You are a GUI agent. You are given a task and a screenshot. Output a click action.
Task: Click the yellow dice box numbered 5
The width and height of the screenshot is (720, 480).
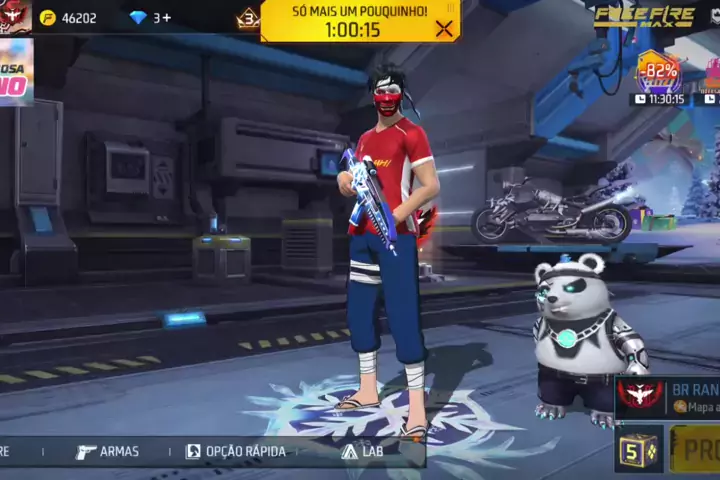638,449
